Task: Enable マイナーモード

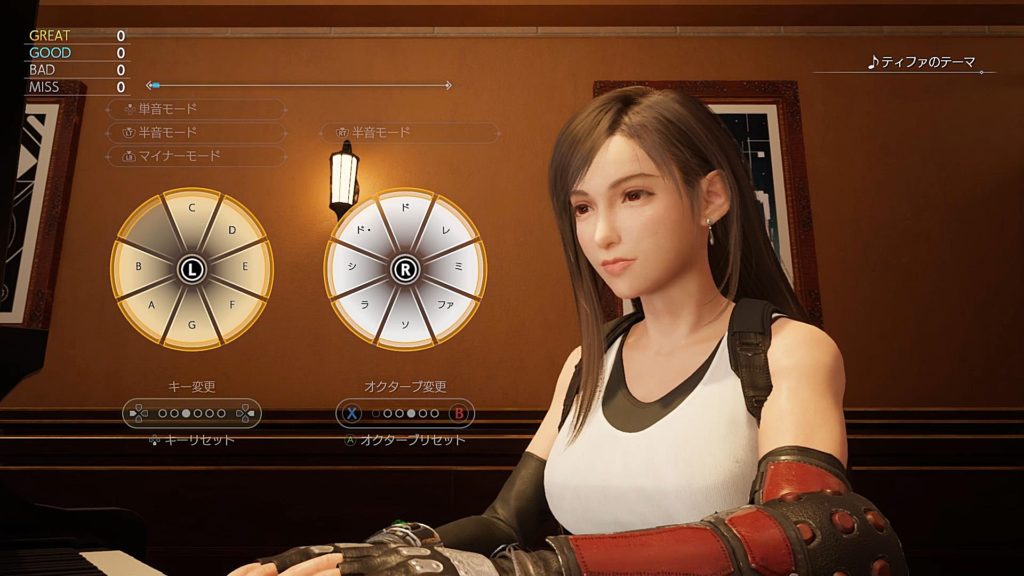Action: (196, 156)
